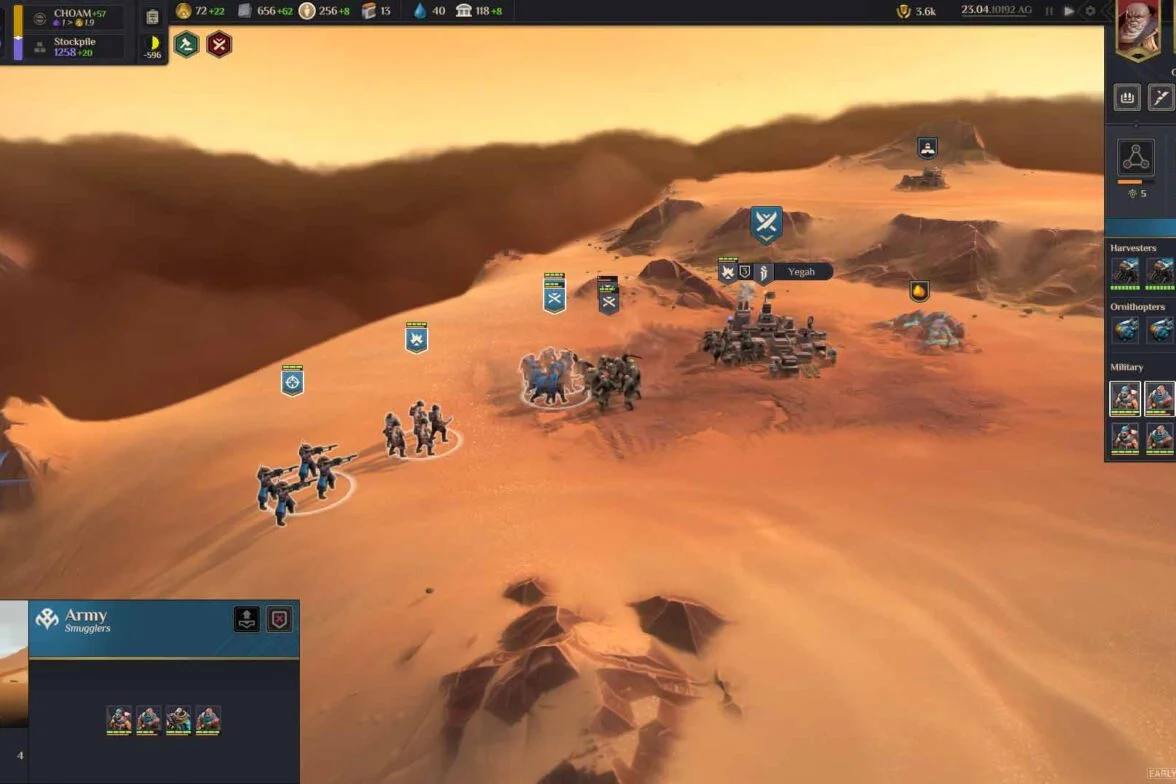Open settings via the gear icon
The width and height of the screenshot is (1176, 784).
pos(1090,11)
